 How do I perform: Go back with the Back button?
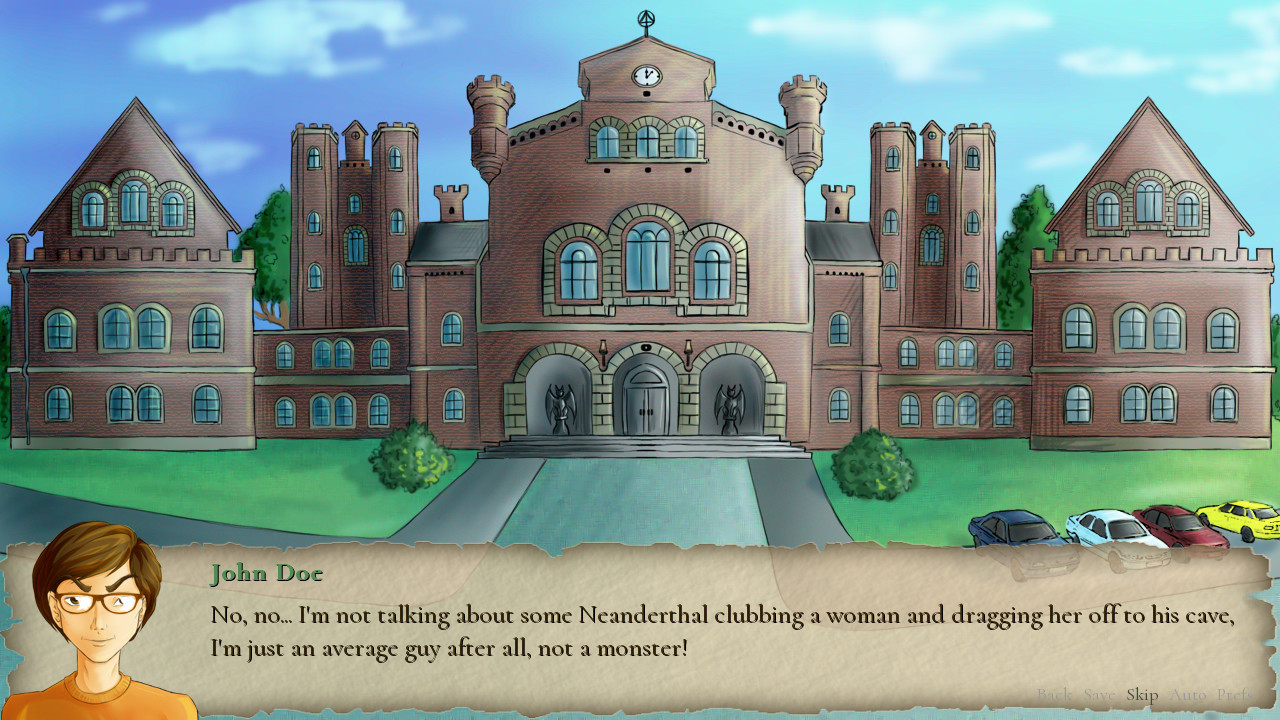click(1053, 695)
